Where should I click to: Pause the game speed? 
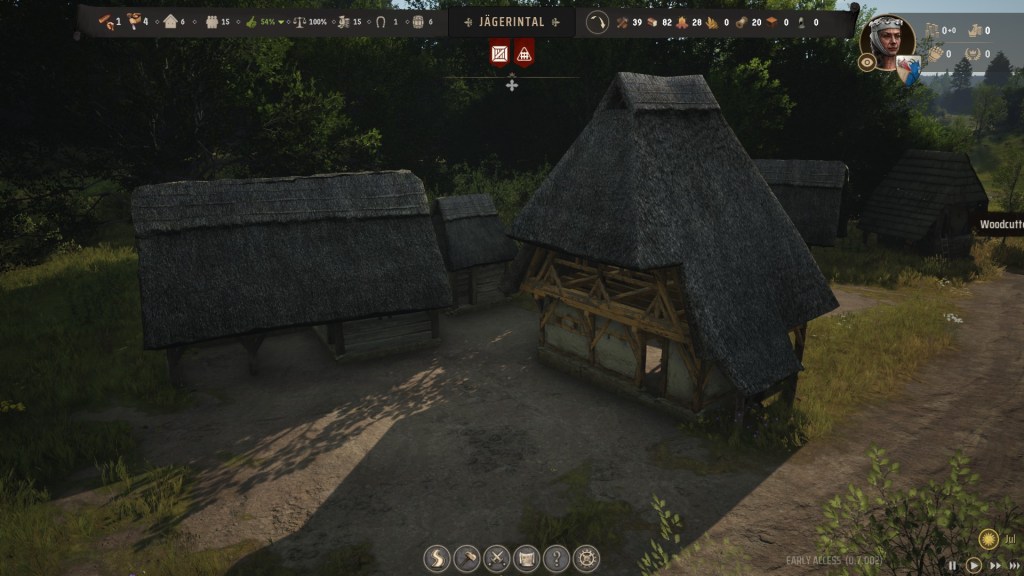coord(951,566)
